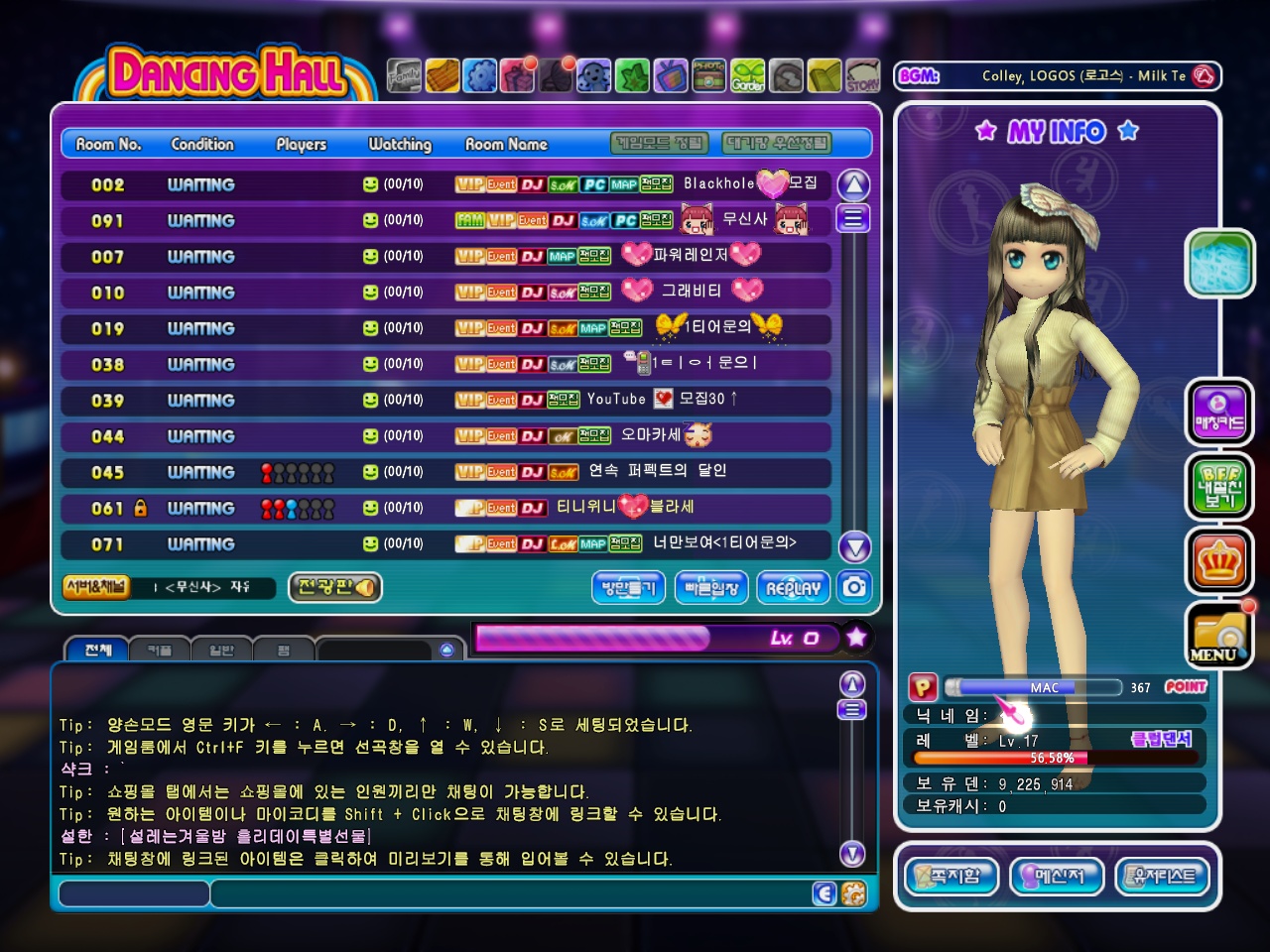
Task: Show the 유저리스트 user list
Action: [x=1164, y=877]
